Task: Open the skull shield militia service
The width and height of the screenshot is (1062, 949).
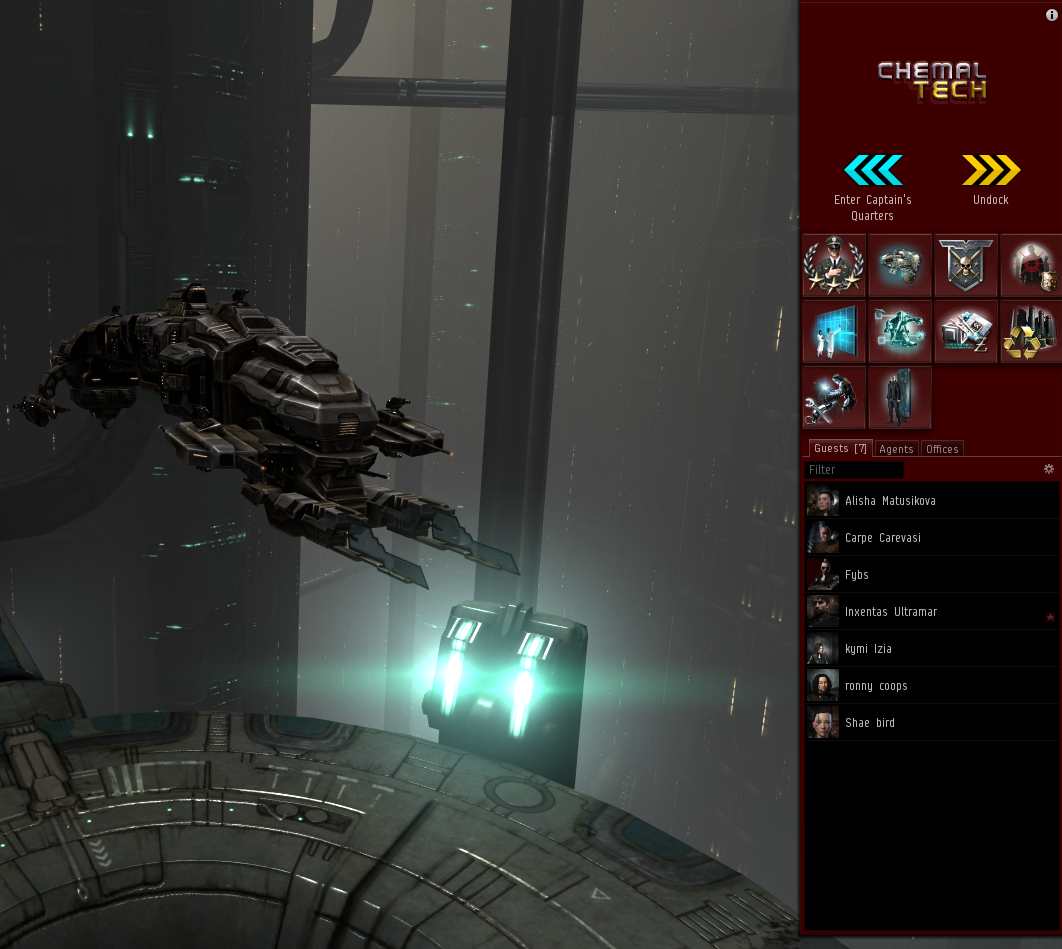Action: [966, 266]
